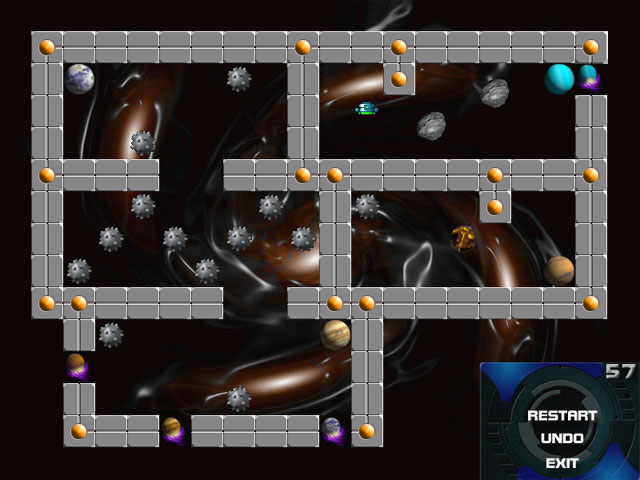Click the RESTART button

pyautogui.click(x=562, y=415)
